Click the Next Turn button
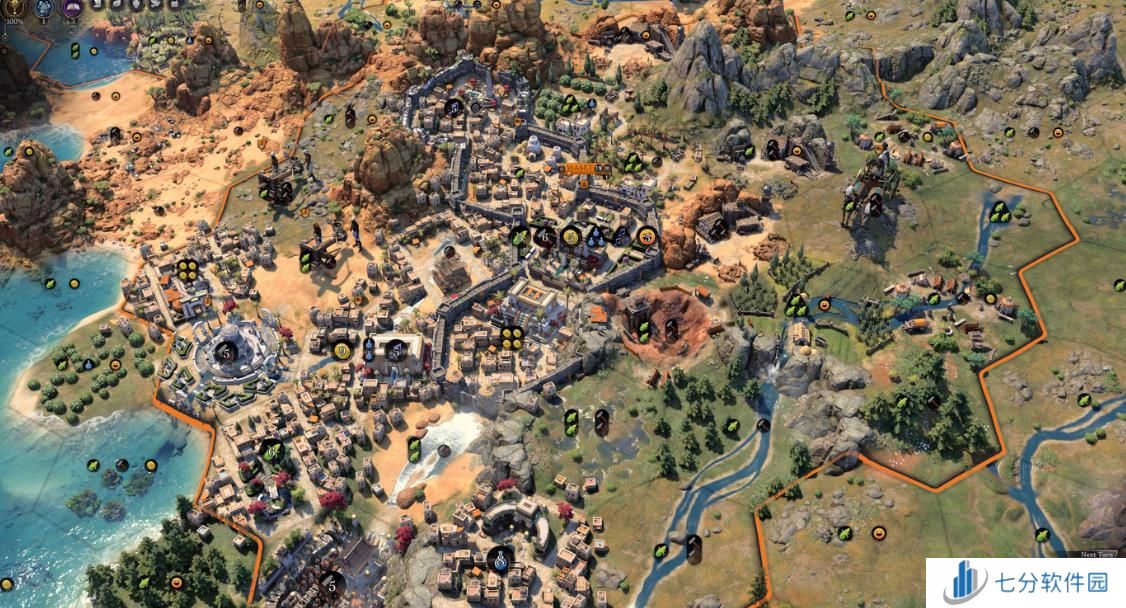 click(x=1097, y=553)
